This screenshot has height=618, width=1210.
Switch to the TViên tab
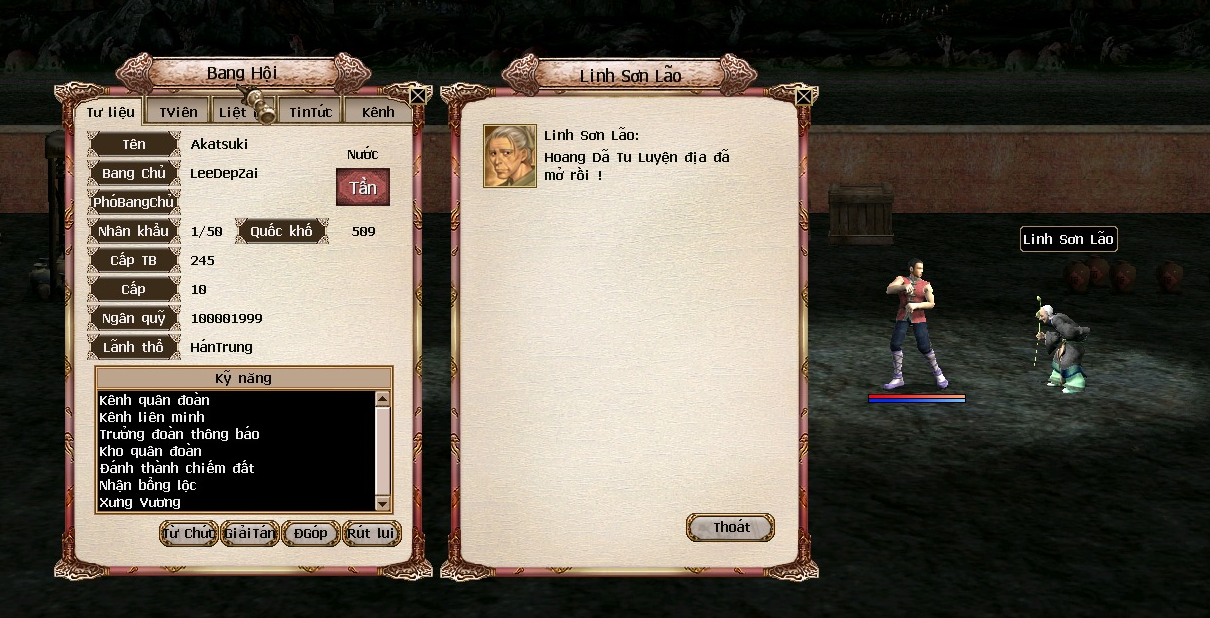178,111
